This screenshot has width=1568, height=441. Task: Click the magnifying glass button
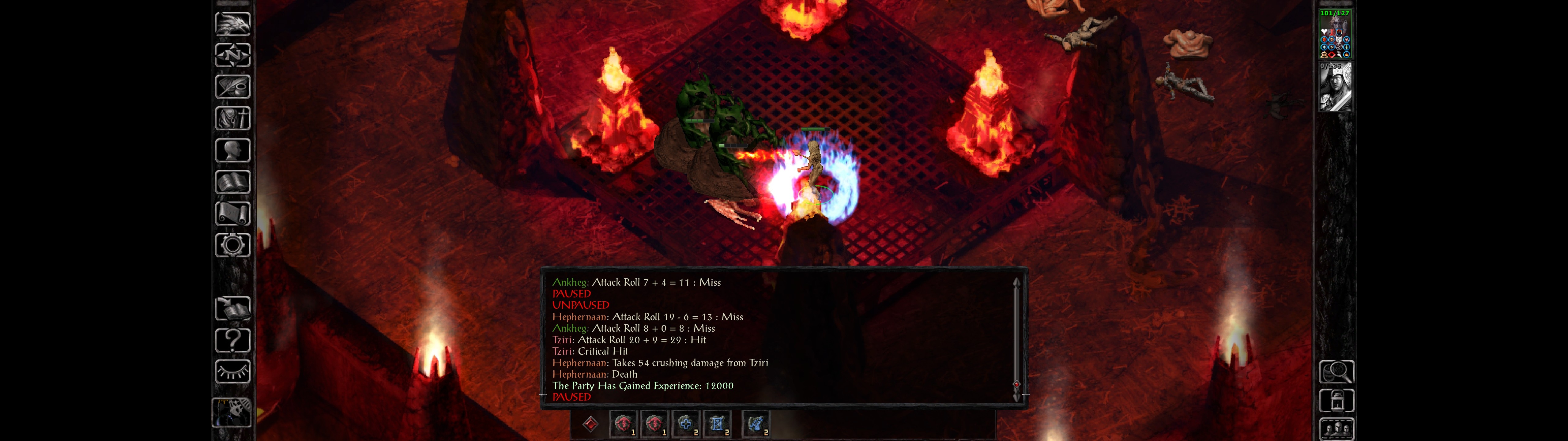1336,371
